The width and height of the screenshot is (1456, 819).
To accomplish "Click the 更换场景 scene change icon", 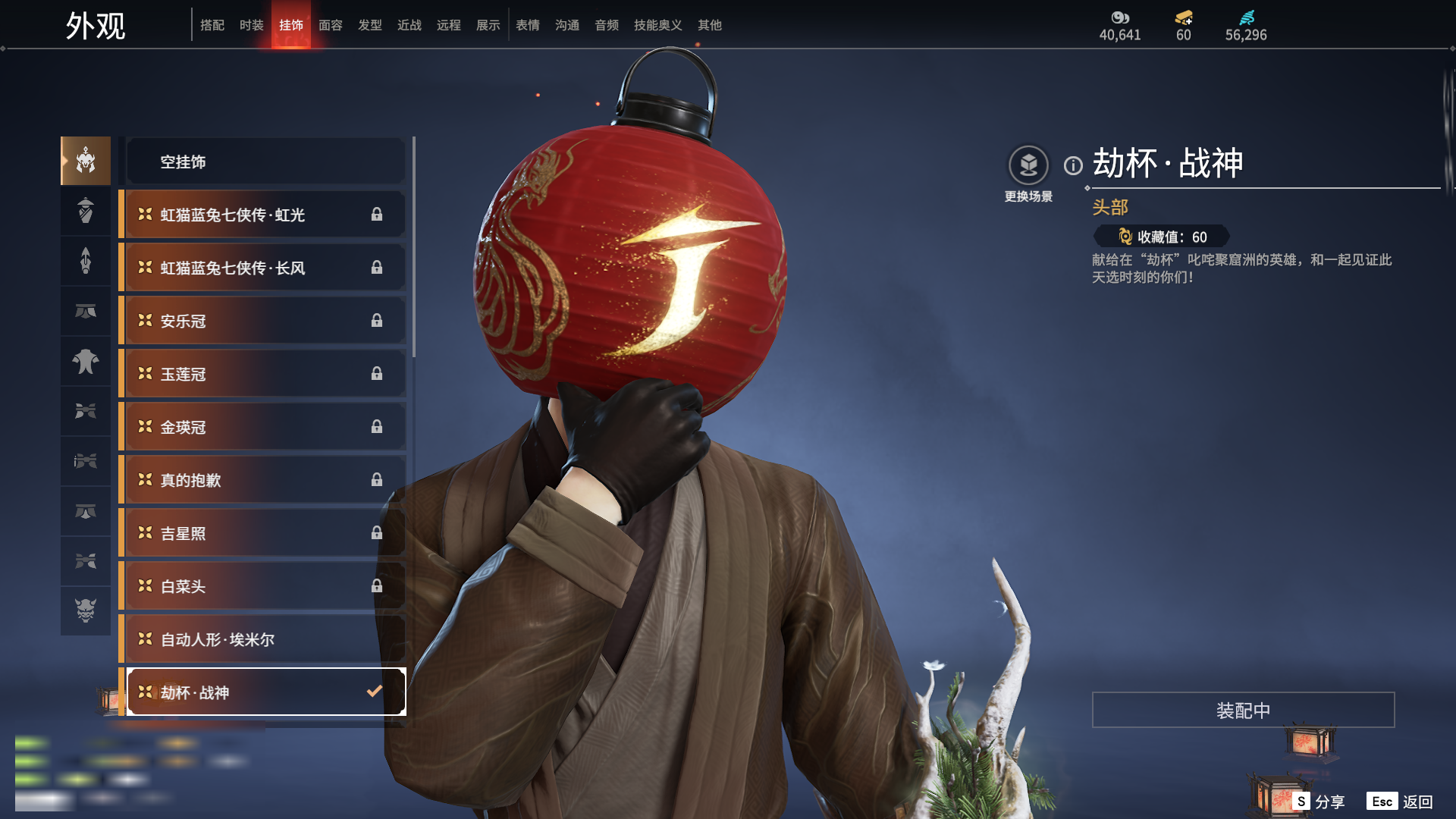I will pyautogui.click(x=1028, y=165).
